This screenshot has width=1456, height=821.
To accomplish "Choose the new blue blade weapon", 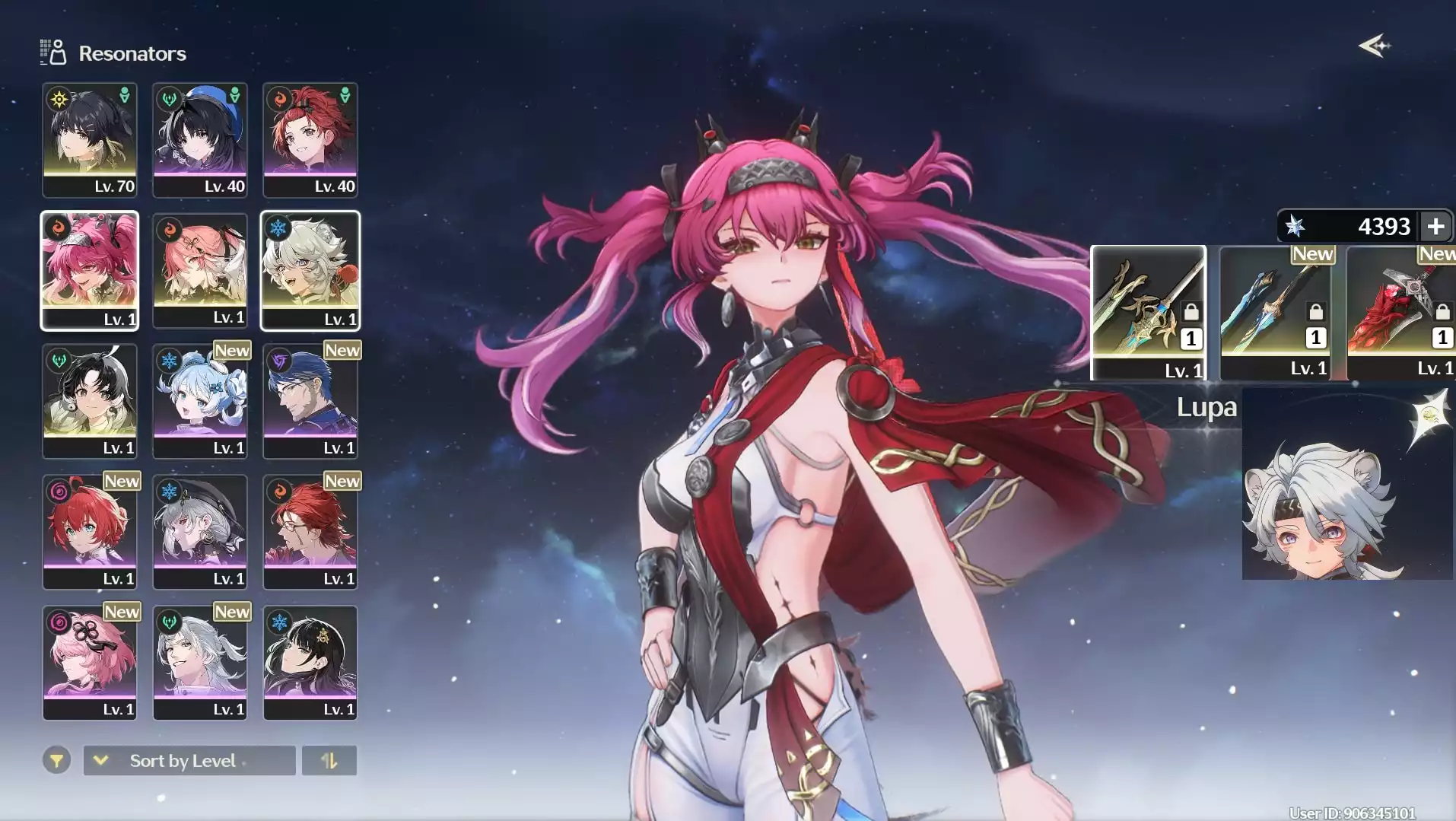I will click(1276, 312).
